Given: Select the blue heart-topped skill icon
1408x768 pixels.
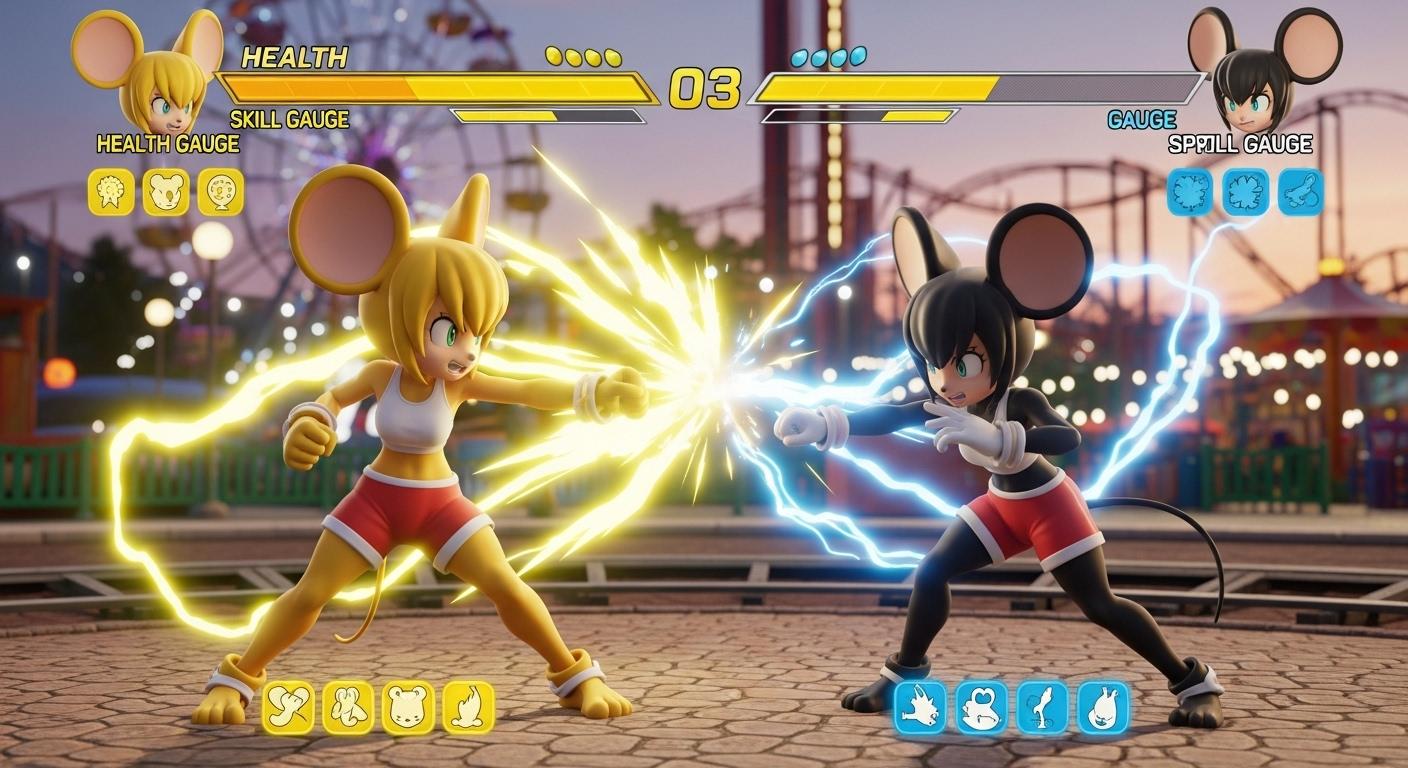Looking at the screenshot, I should pos(981,708).
